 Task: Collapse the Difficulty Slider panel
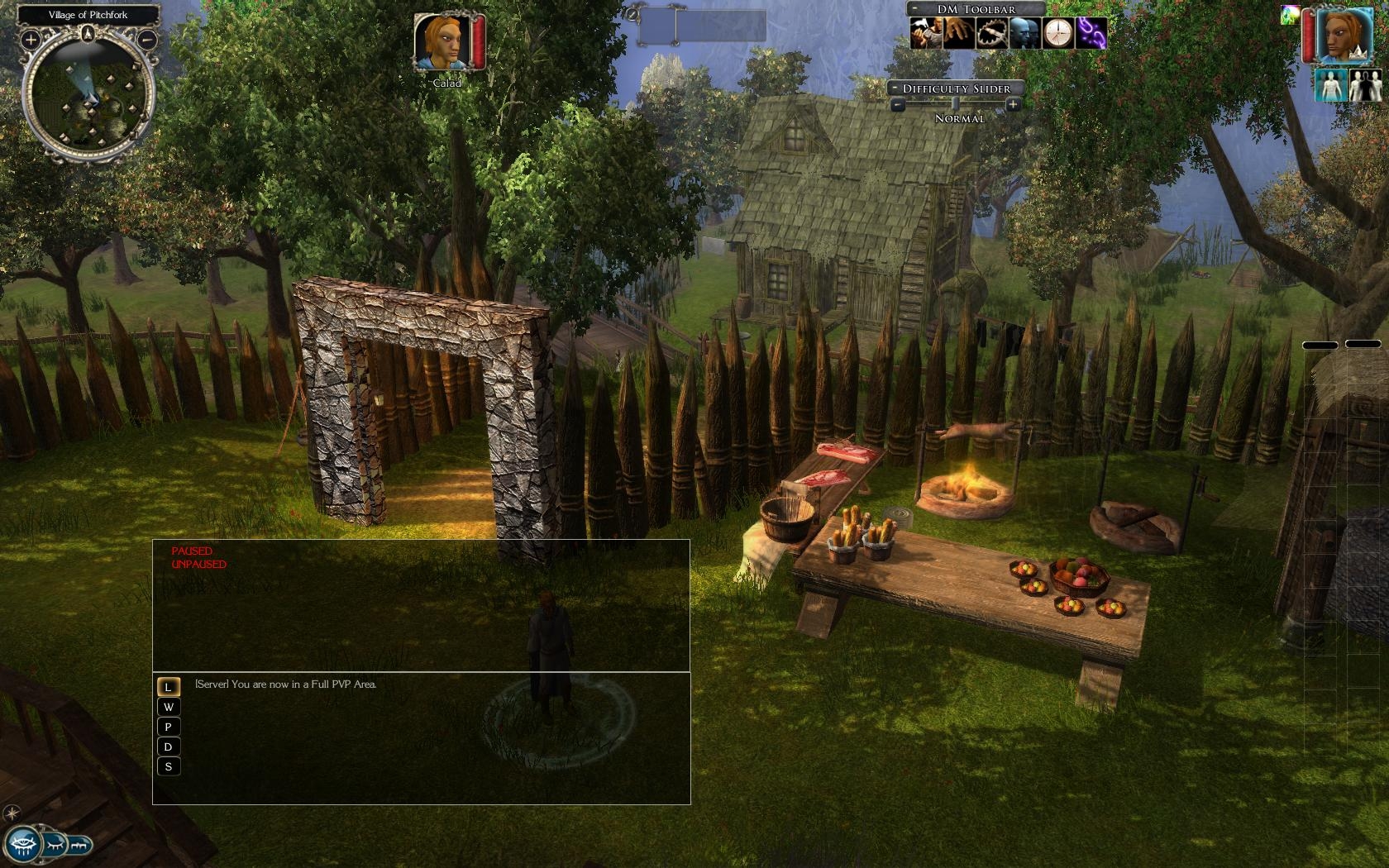[895, 88]
